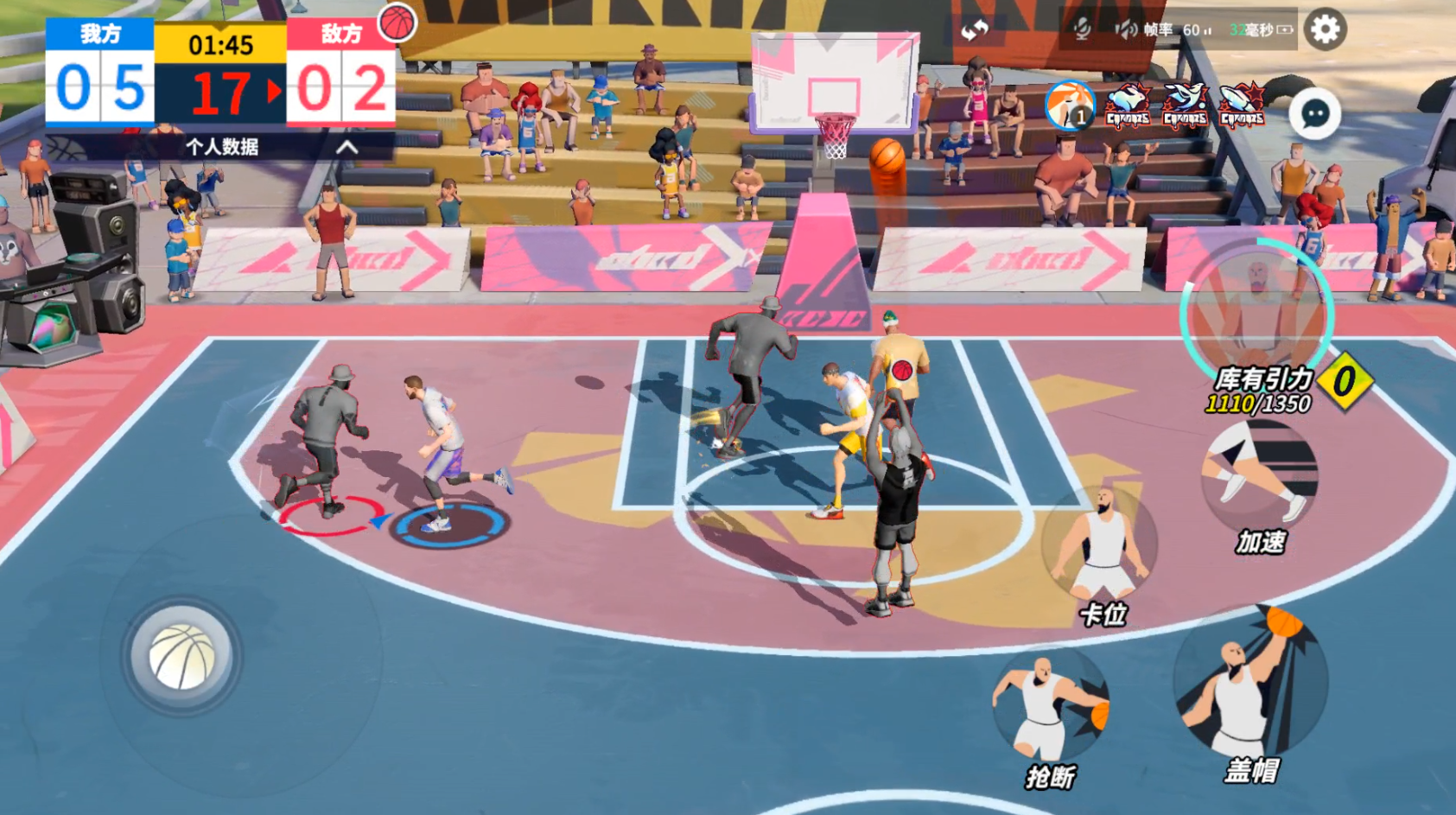Attempt a 抢断 steal

pos(1051,706)
